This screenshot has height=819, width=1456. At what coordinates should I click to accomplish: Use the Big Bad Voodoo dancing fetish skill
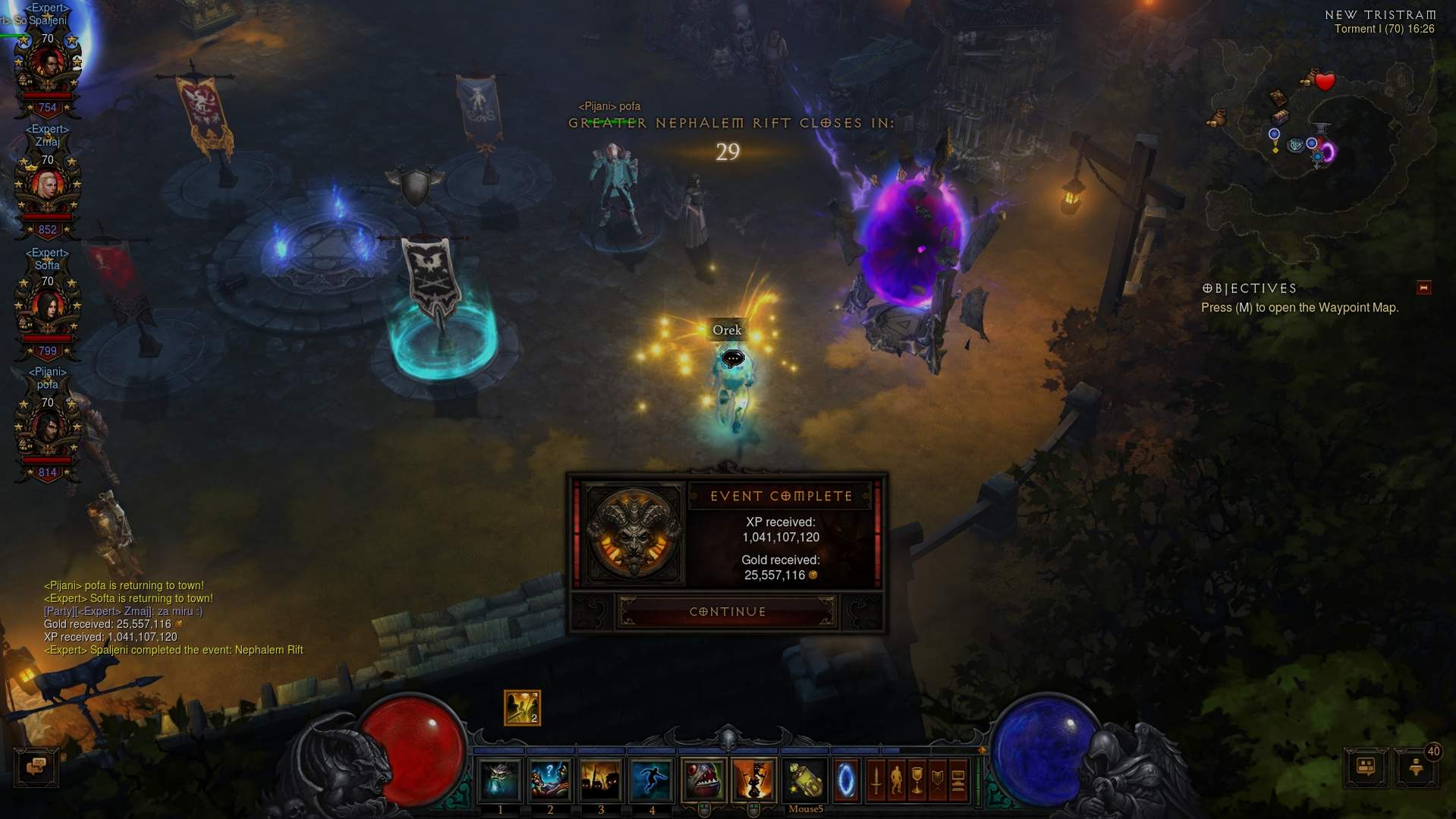[754, 780]
